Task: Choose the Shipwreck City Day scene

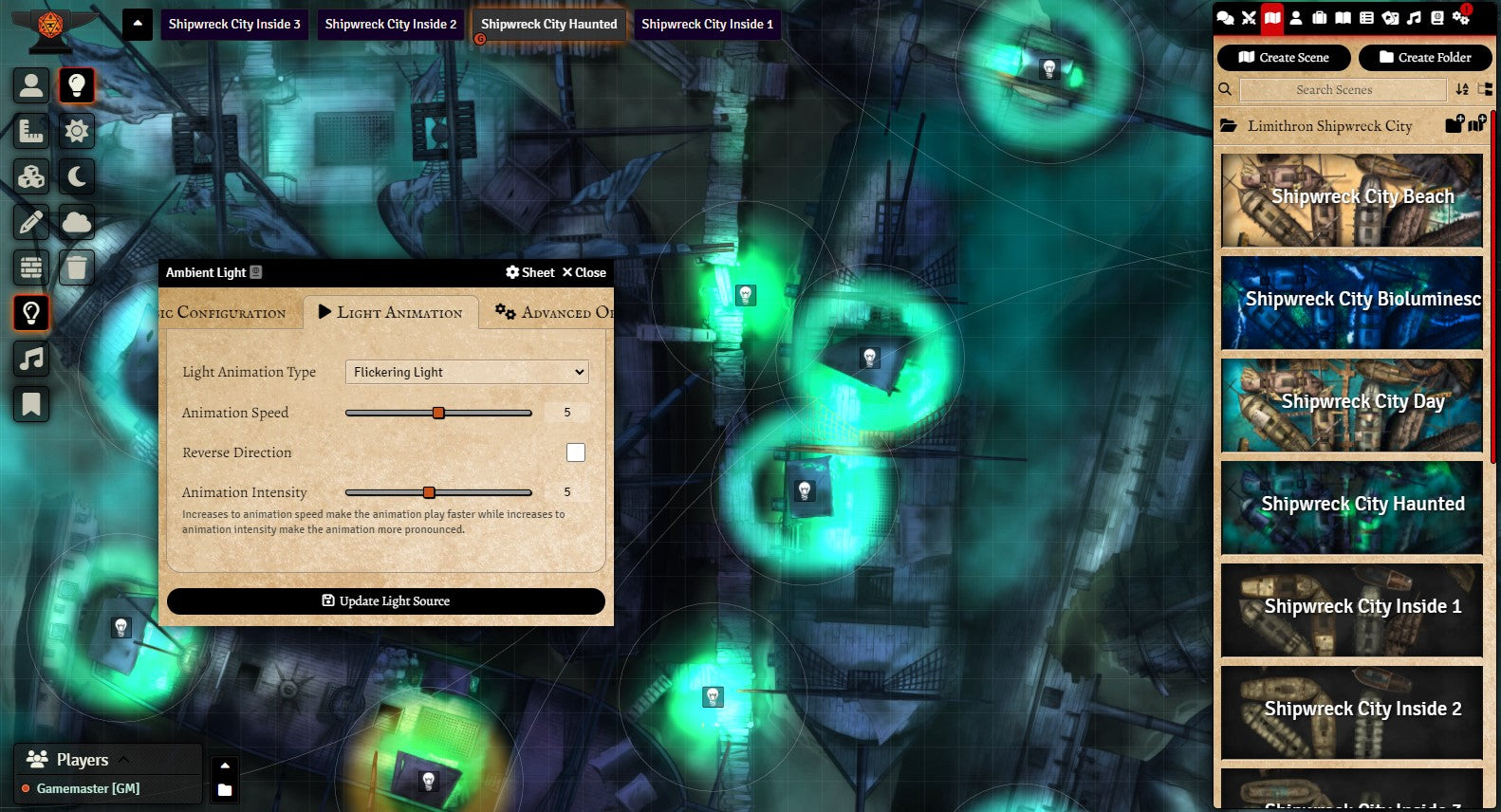Action: (x=1351, y=404)
